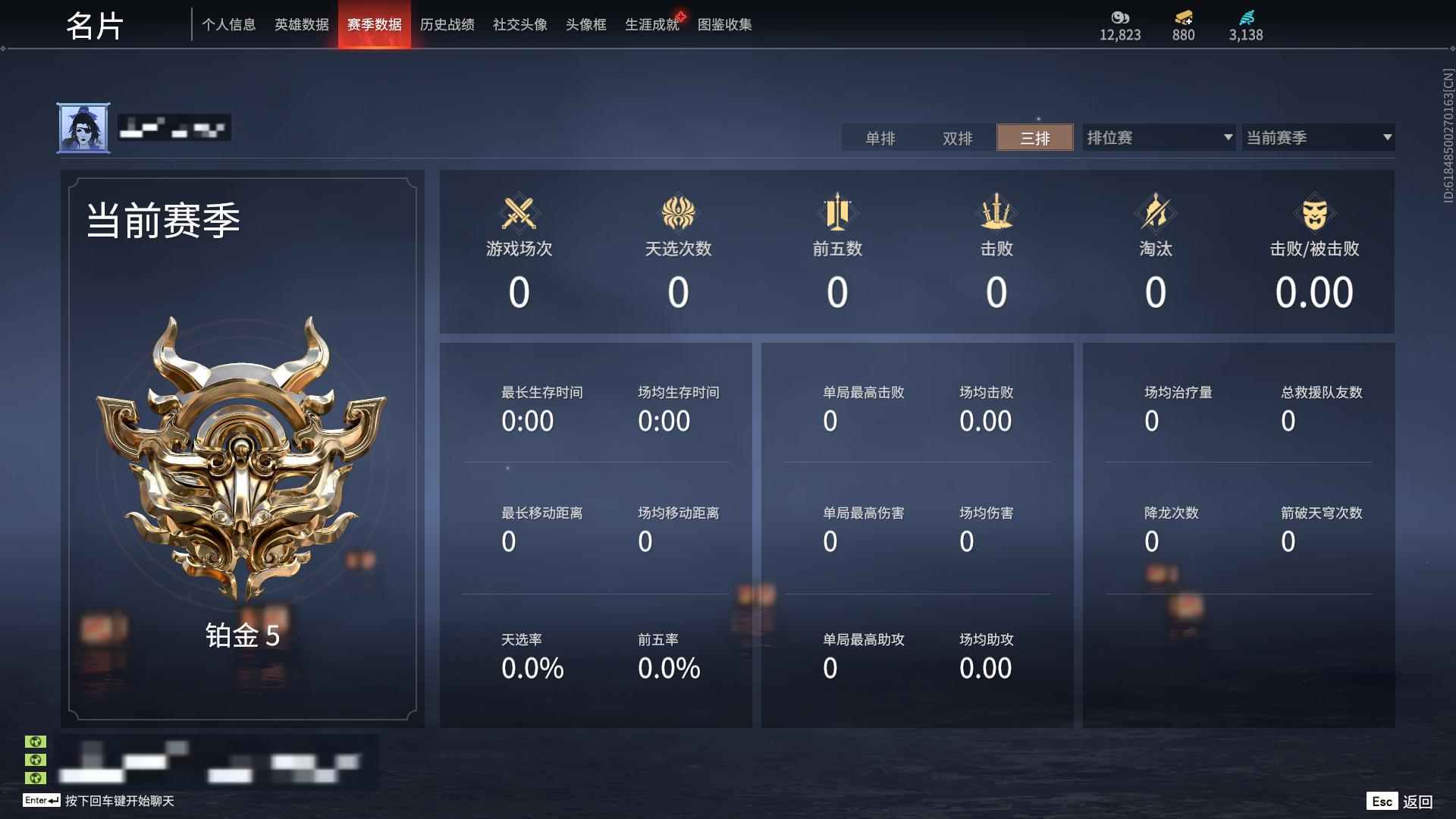Select the 淘汰 stat icon

[1156, 214]
